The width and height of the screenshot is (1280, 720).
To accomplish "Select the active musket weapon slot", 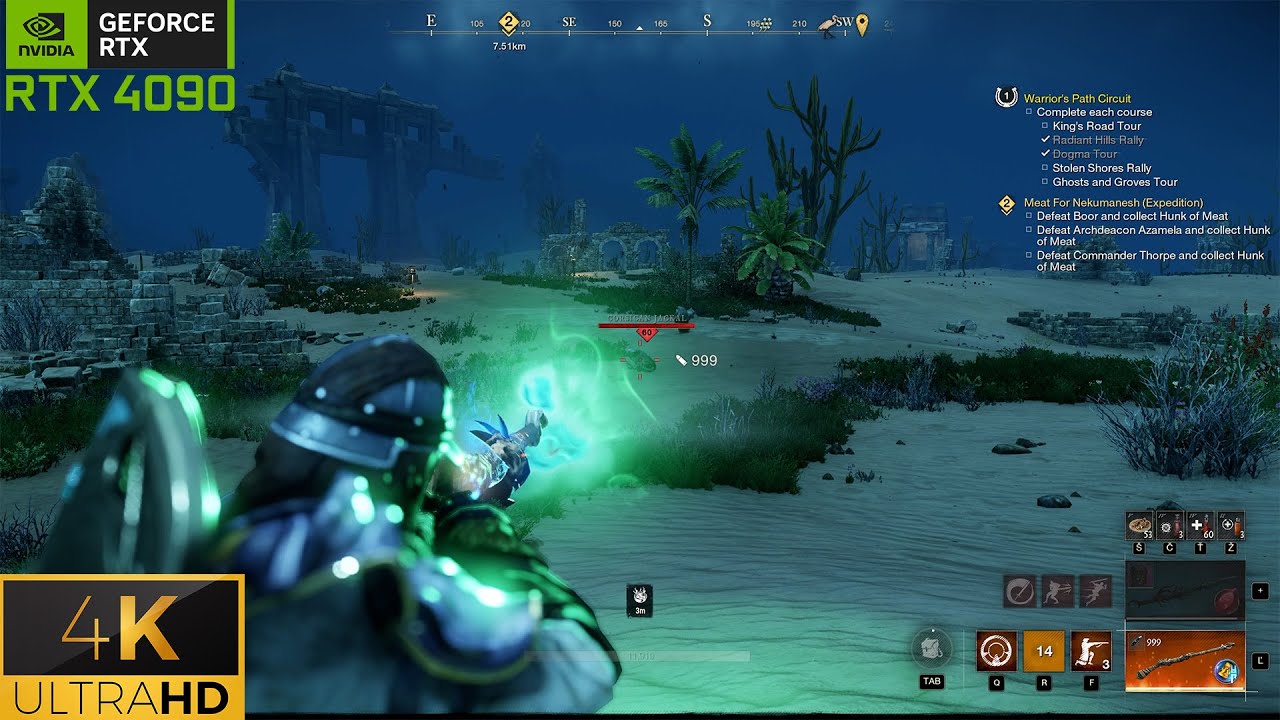I will click(x=1185, y=660).
